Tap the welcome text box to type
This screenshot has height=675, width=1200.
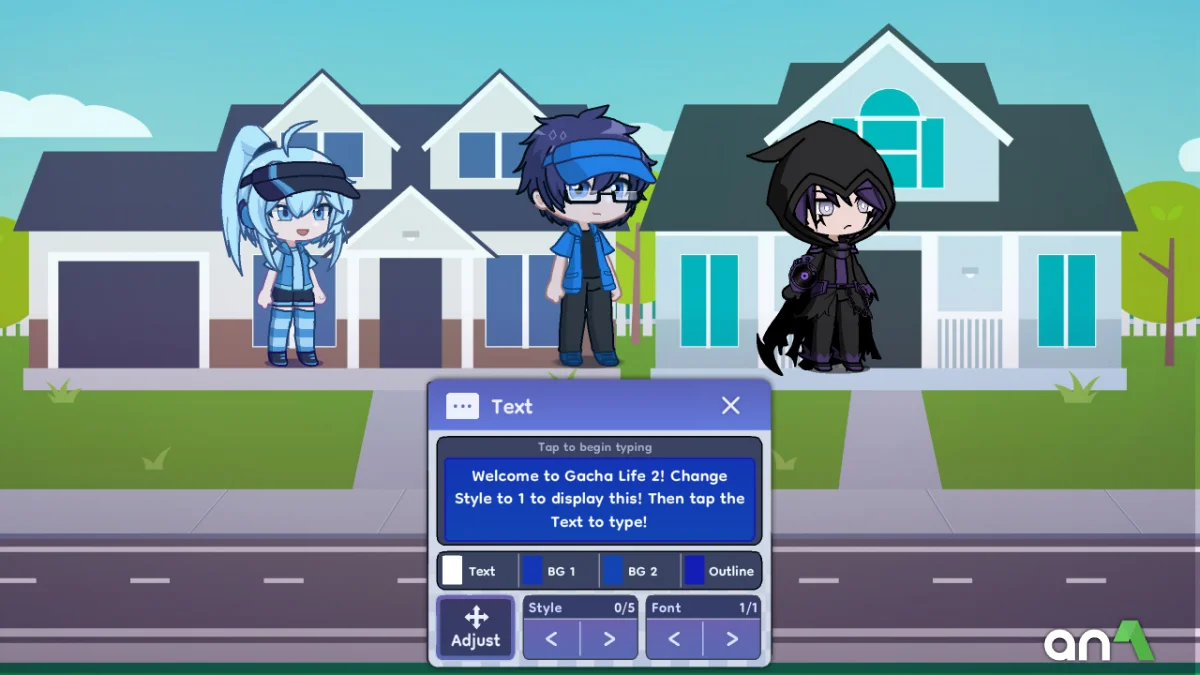click(x=599, y=499)
